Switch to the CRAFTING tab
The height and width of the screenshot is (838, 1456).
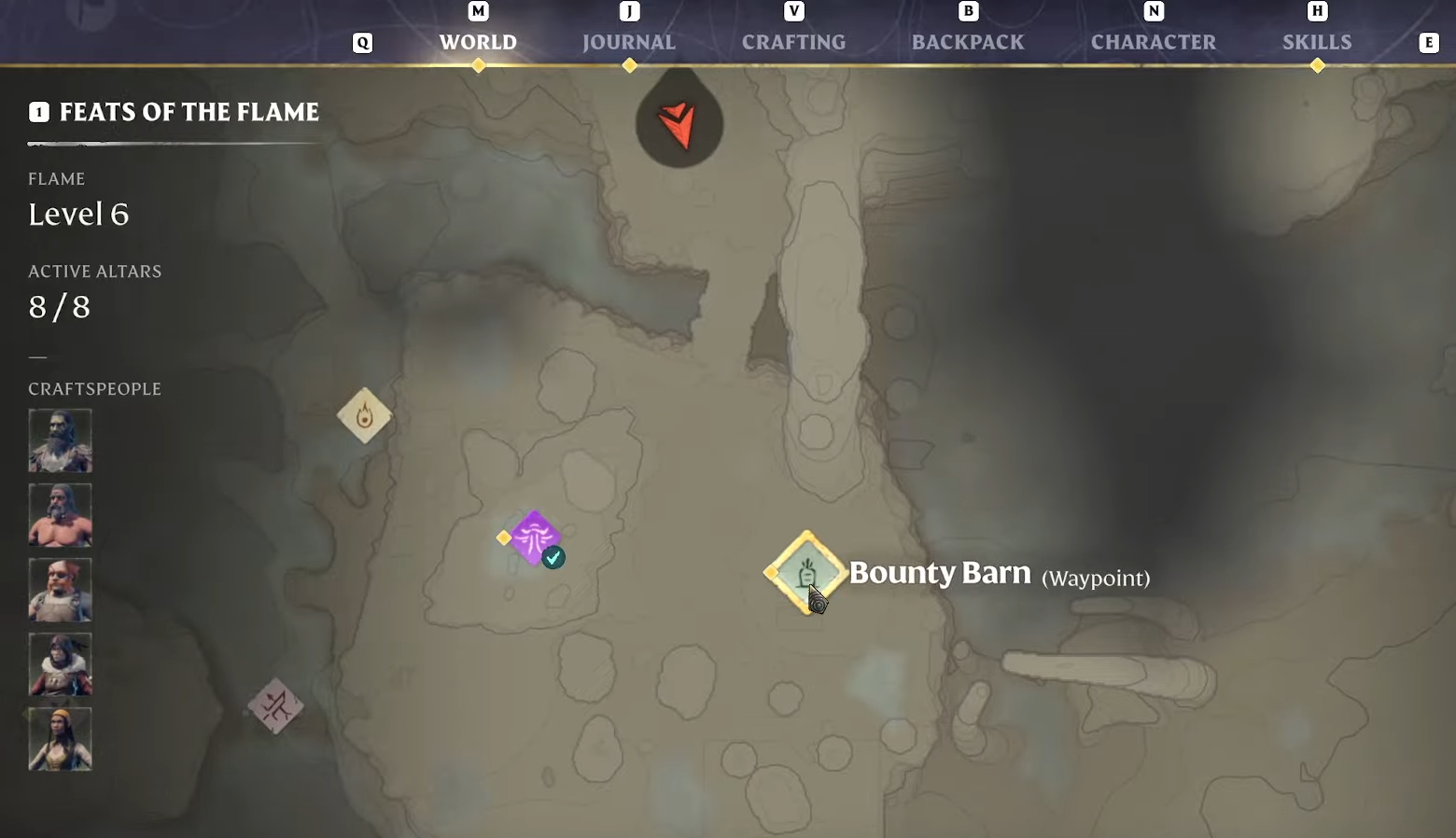(x=793, y=42)
